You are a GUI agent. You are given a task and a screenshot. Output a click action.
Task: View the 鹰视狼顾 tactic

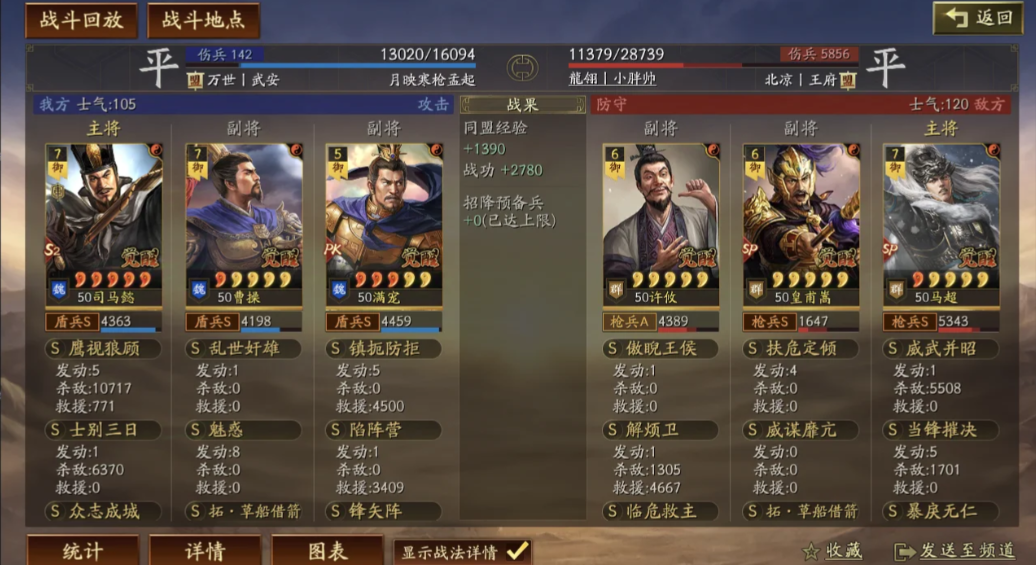103,349
